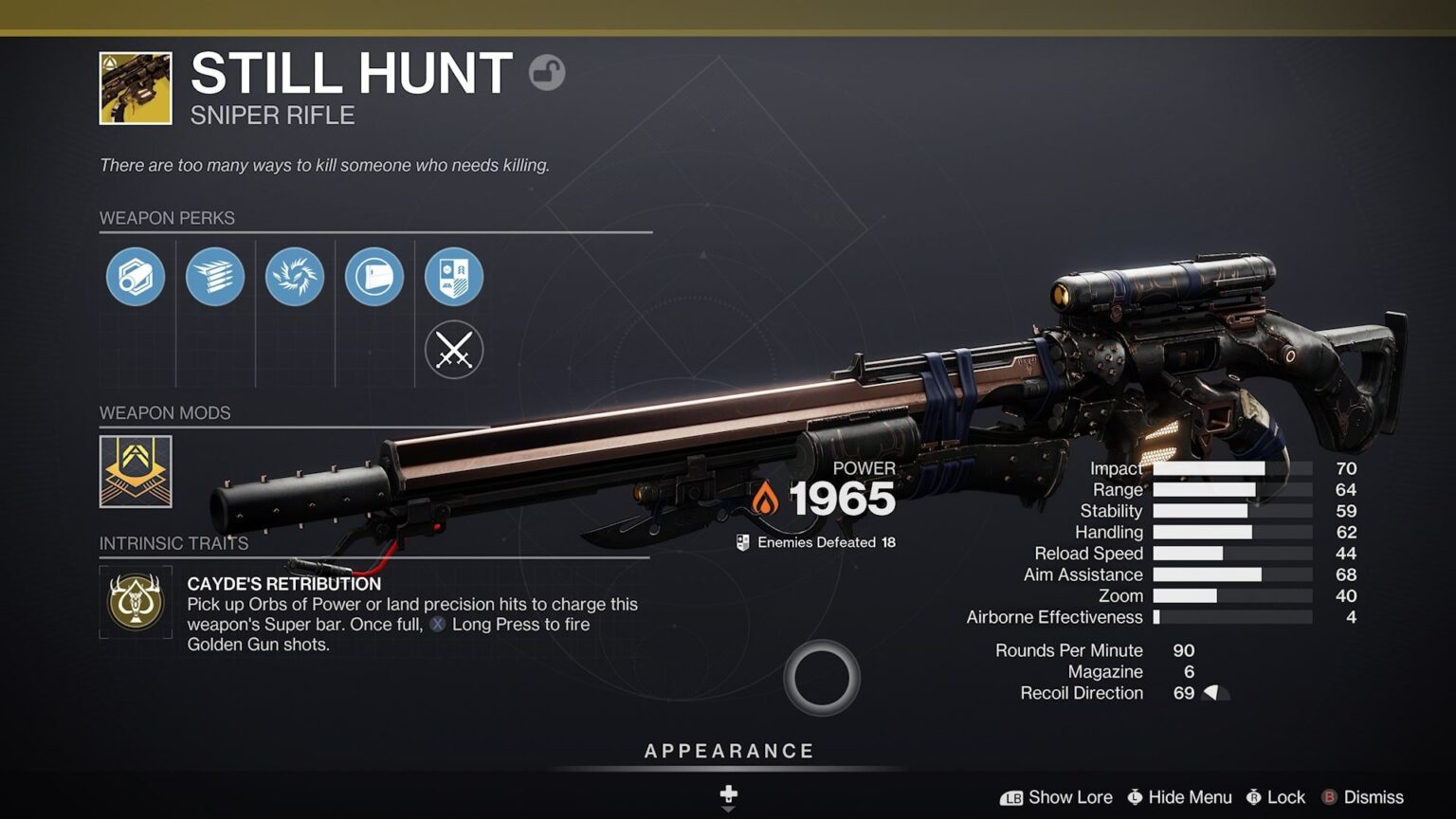Open the whirlwind trait perk icon
Image resolution: width=1456 pixels, height=819 pixels.
[x=295, y=276]
